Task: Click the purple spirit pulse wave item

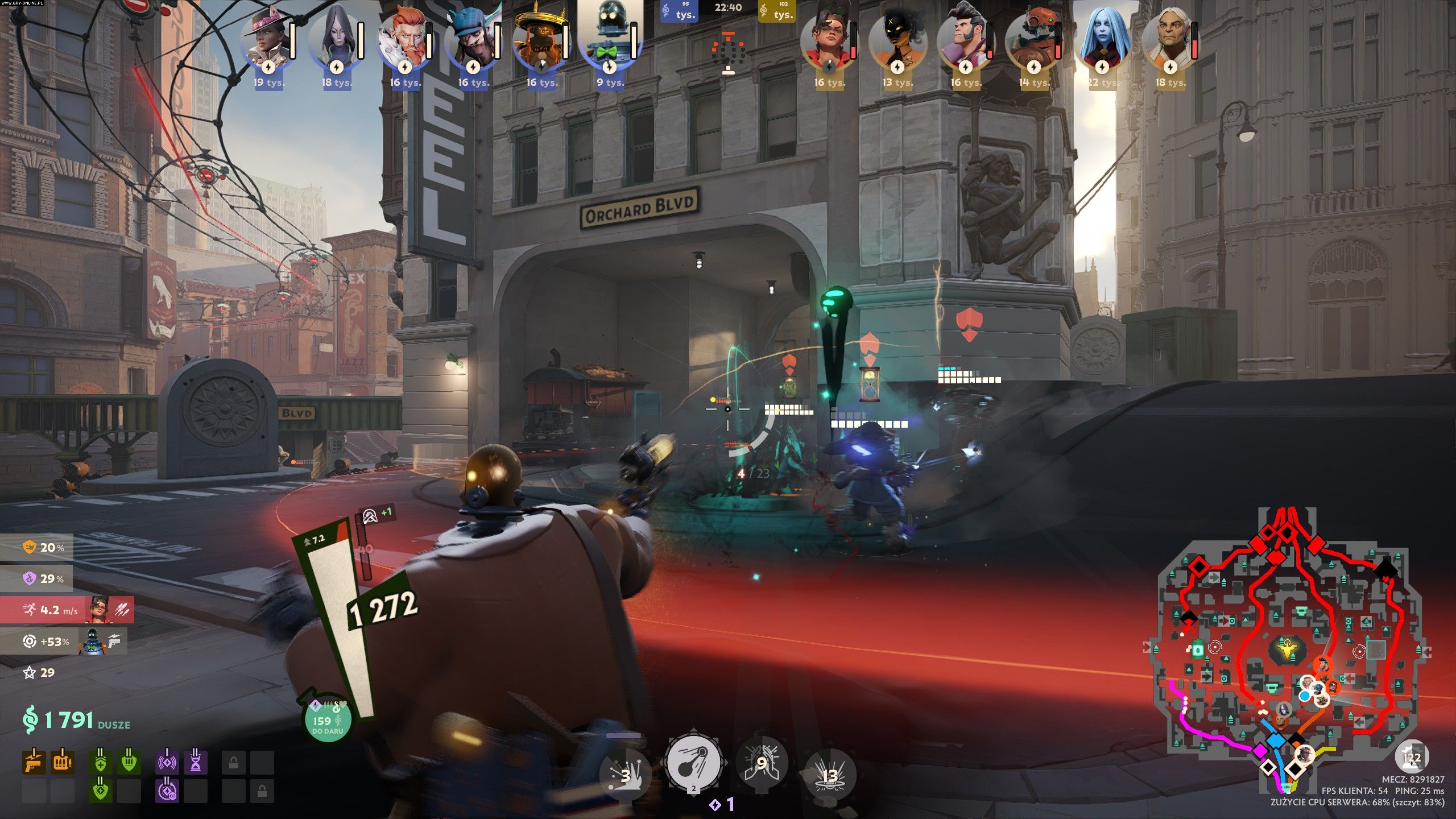Action: coord(168,762)
